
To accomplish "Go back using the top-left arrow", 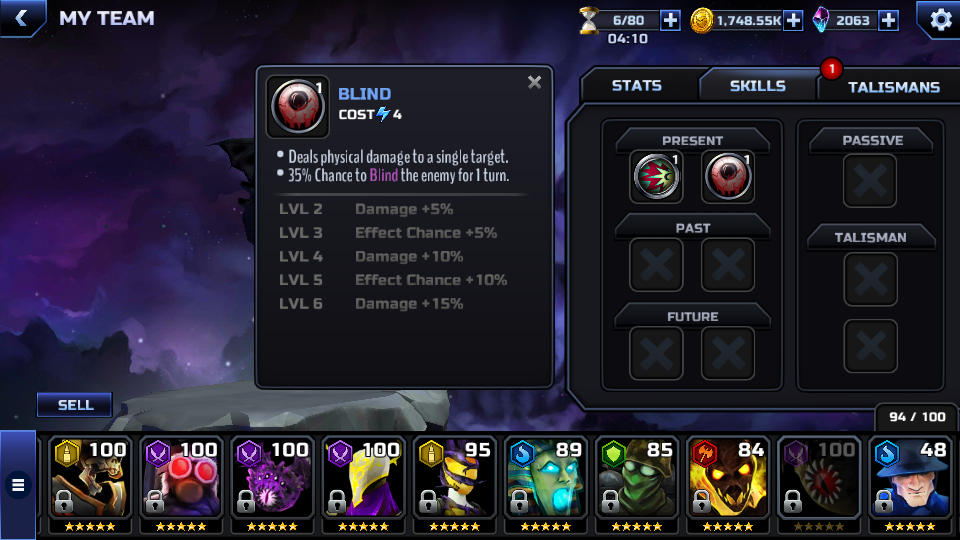I will [x=21, y=17].
